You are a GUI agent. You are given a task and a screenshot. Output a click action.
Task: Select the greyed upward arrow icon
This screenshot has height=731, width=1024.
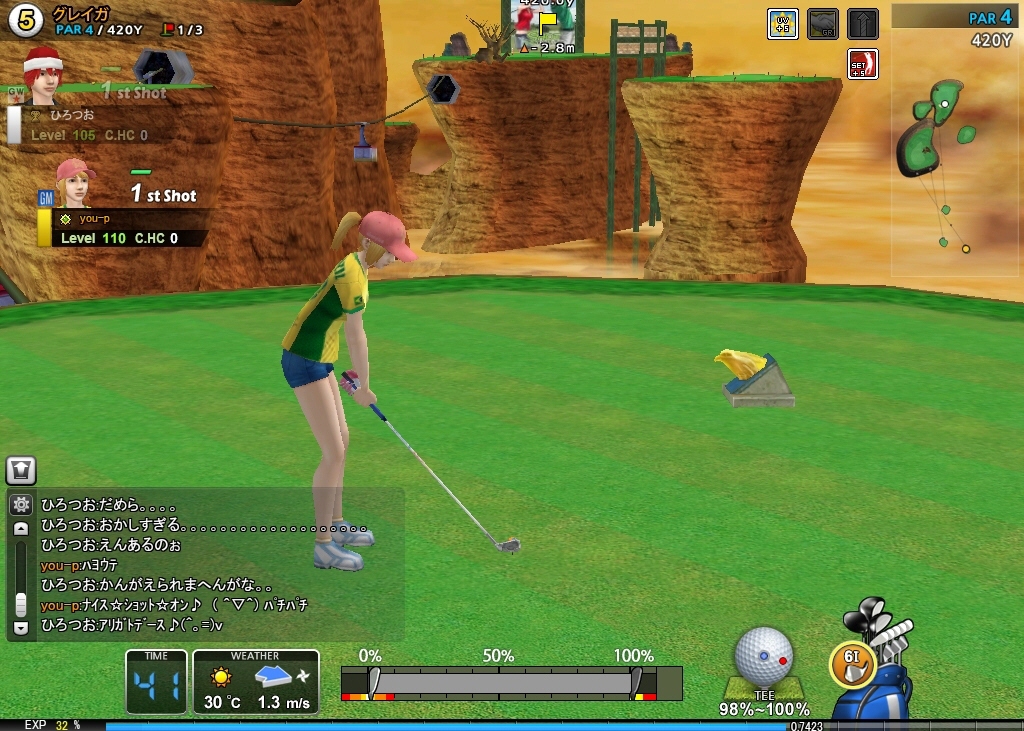862,24
